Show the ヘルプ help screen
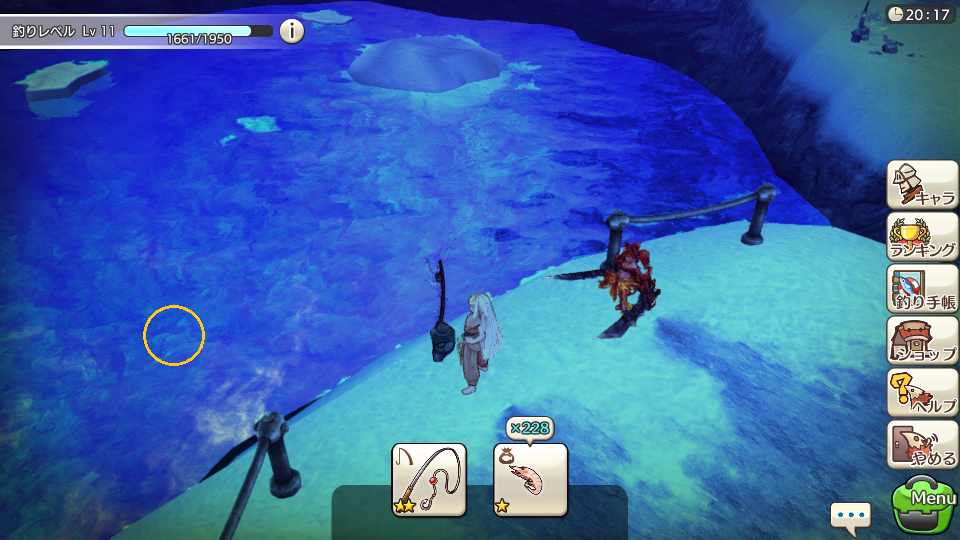 pos(922,393)
